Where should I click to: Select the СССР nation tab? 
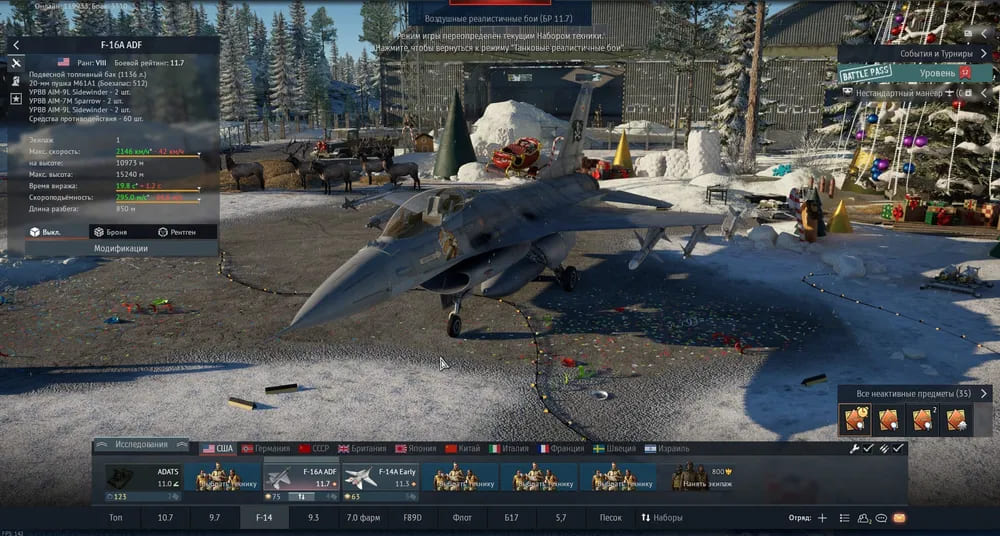coord(313,449)
